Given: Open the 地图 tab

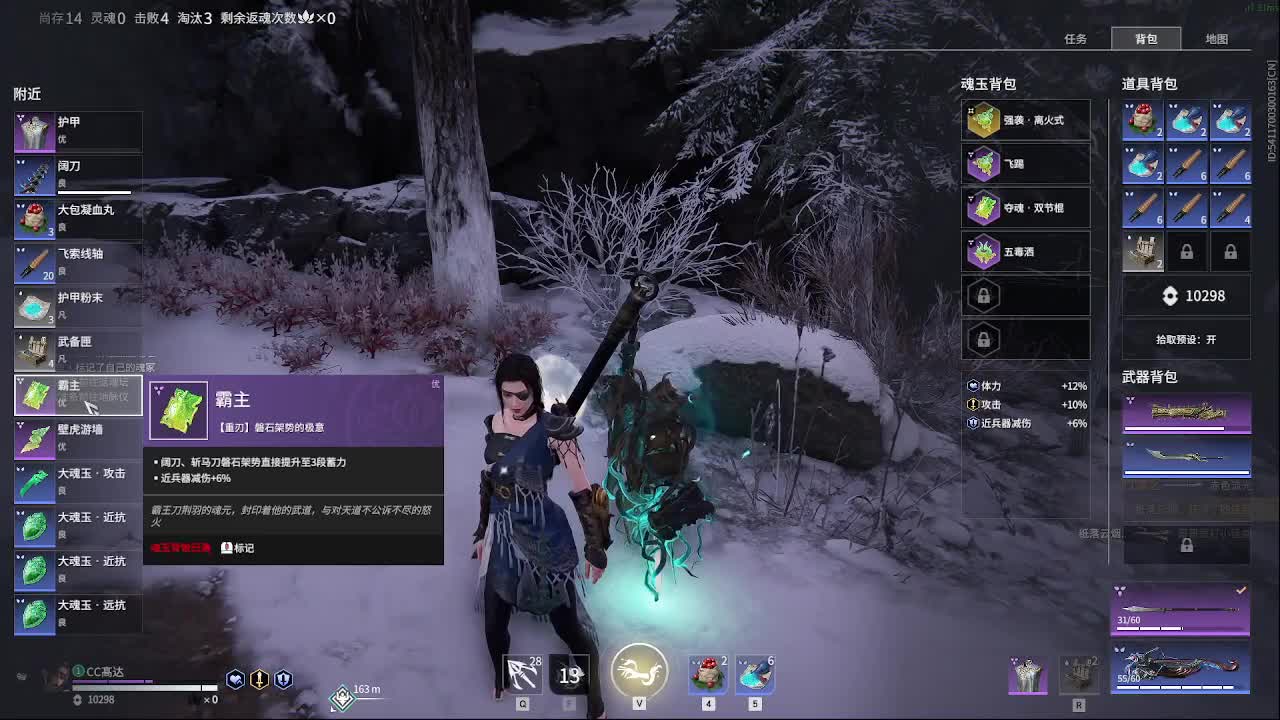Looking at the screenshot, I should pos(1216,39).
